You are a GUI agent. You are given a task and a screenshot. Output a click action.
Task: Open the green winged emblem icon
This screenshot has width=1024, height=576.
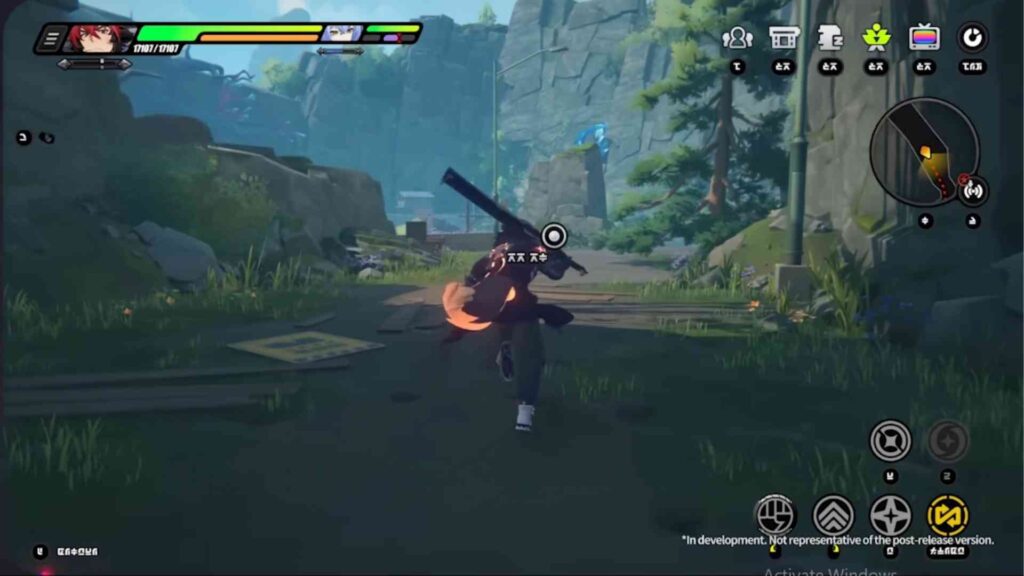876,38
